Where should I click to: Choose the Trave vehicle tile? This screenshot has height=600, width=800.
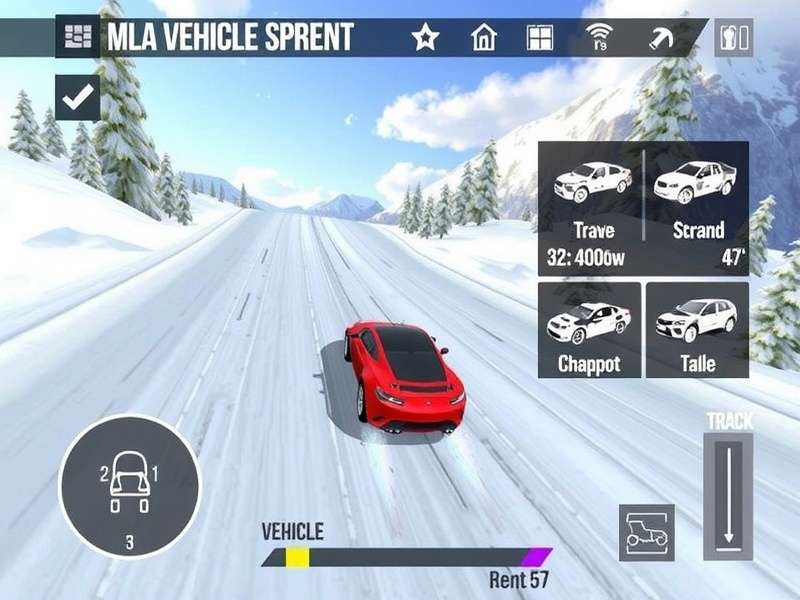coord(593,206)
